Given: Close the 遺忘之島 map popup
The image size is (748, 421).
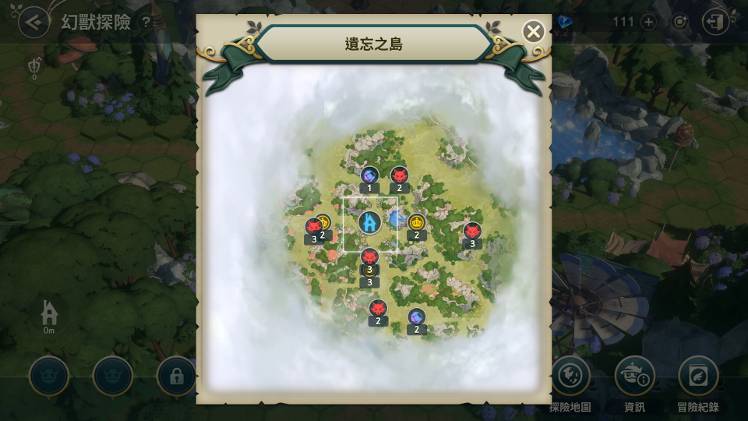Looking at the screenshot, I should [x=534, y=31].
